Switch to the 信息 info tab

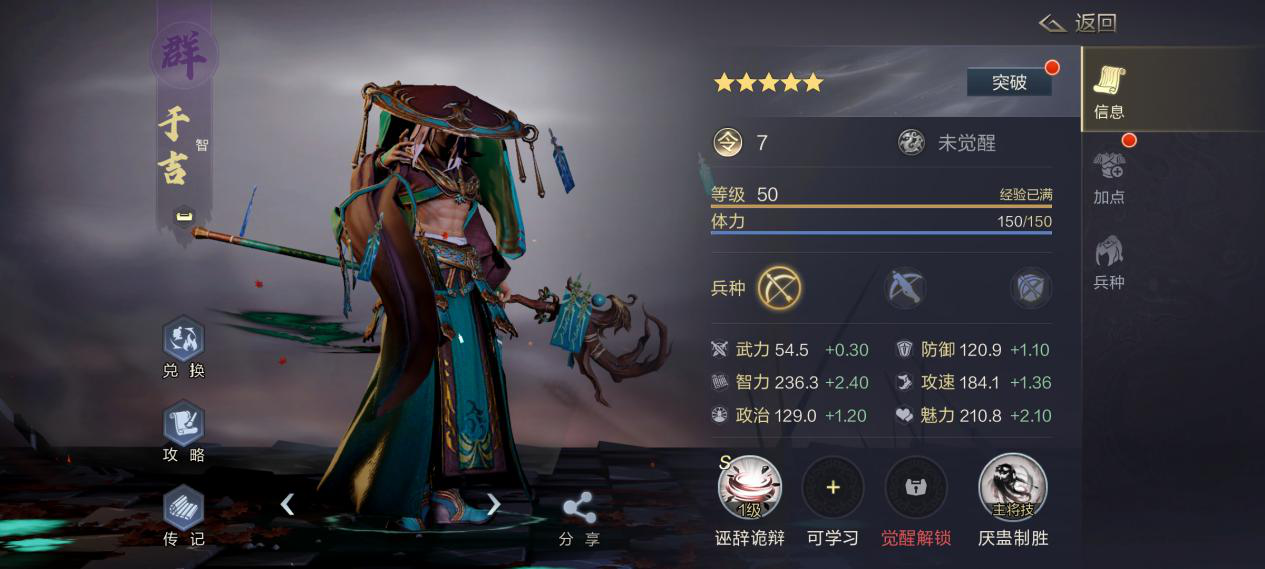tap(1109, 89)
